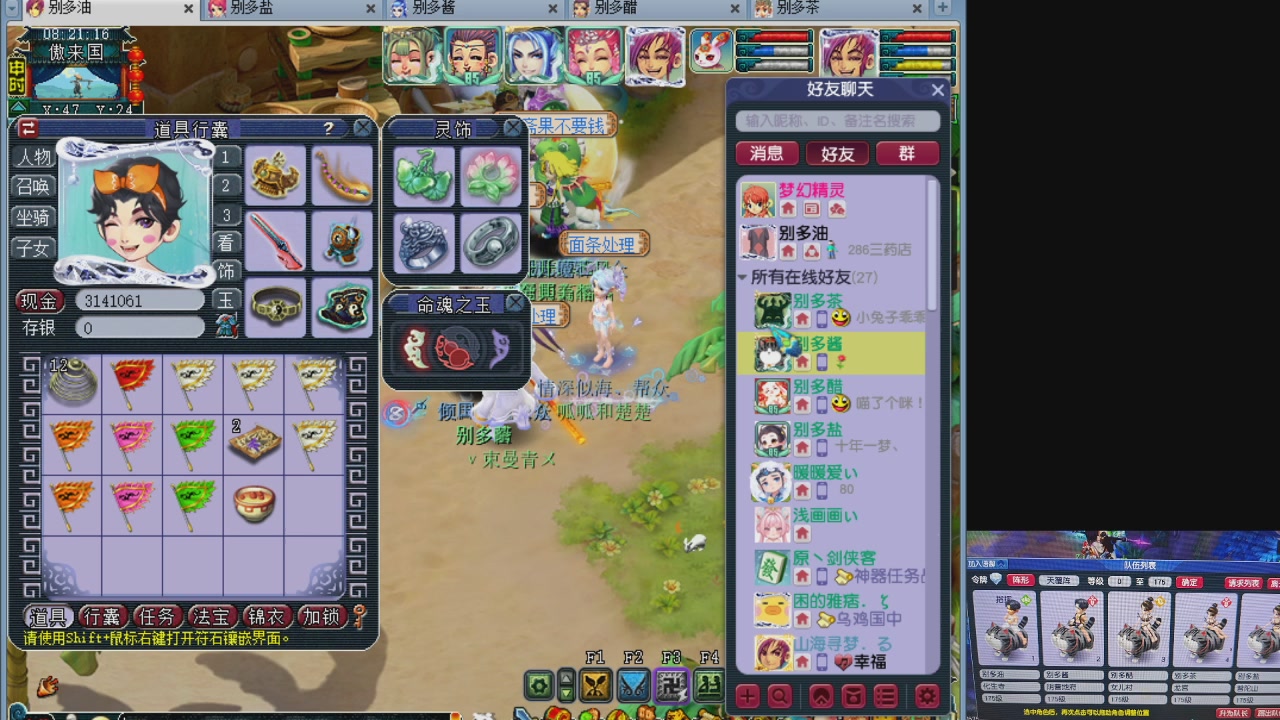Collapse the 所有在线好友 friend group
Viewport: 1280px width, 720px height.
pyautogui.click(x=742, y=278)
